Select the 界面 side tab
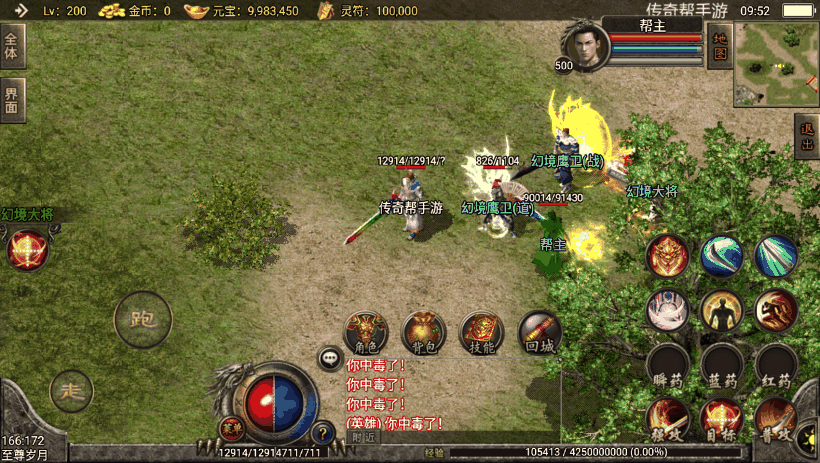820x463 pixels. coord(11,100)
